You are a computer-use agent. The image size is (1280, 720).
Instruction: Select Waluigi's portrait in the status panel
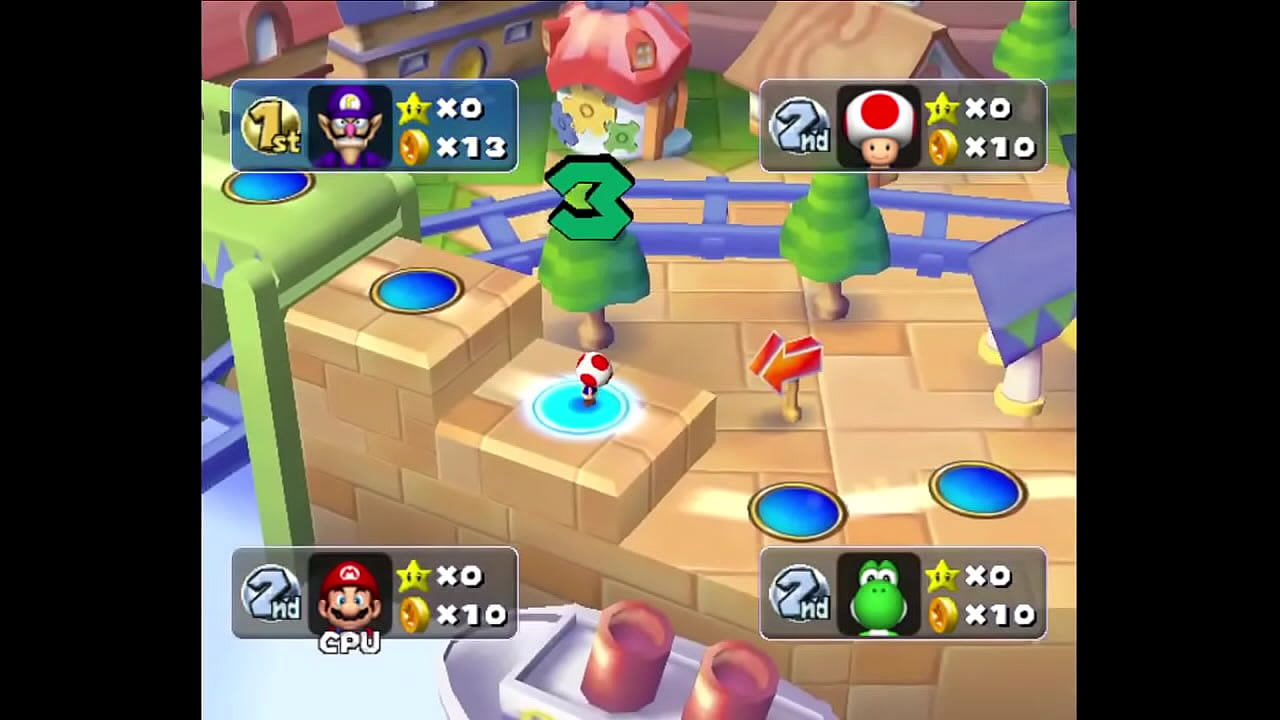point(349,126)
